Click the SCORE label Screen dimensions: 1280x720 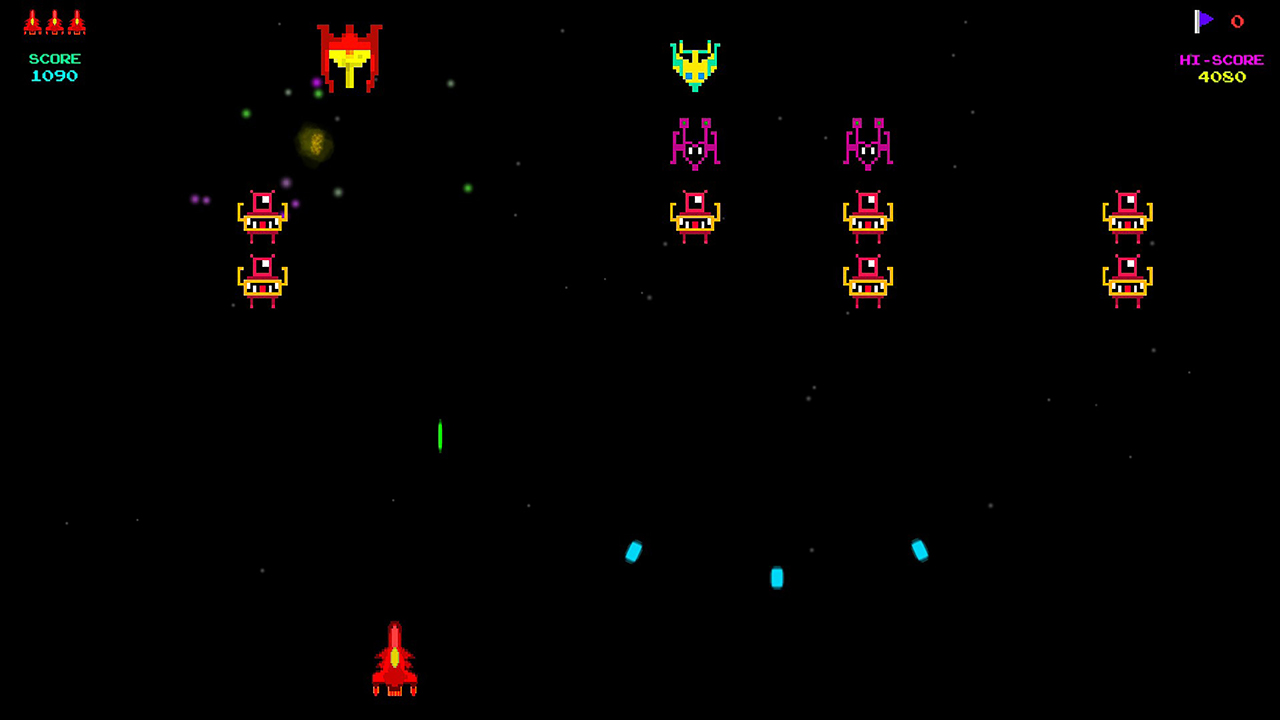tap(54, 58)
